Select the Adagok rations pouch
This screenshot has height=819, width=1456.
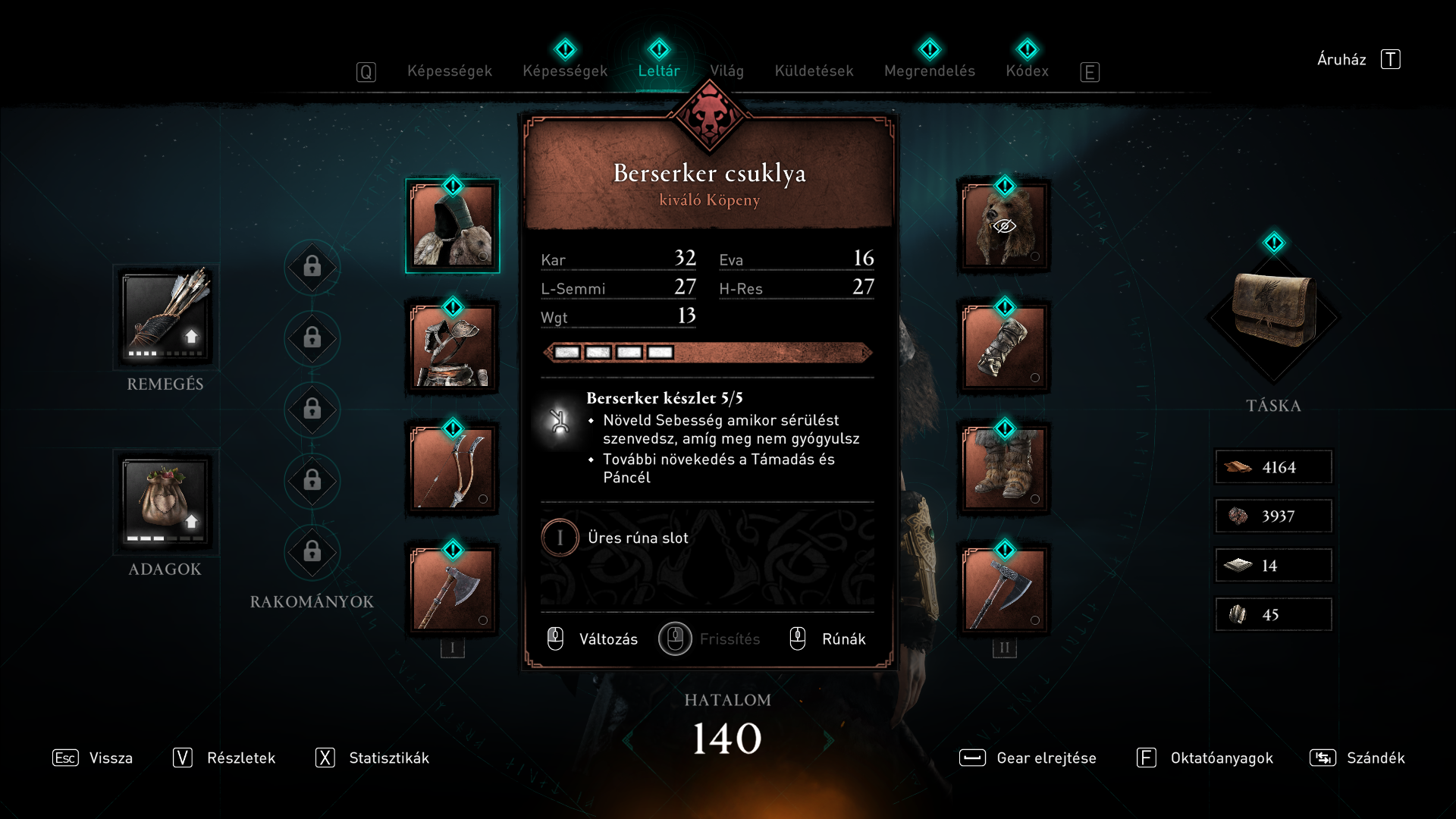pyautogui.click(x=165, y=502)
